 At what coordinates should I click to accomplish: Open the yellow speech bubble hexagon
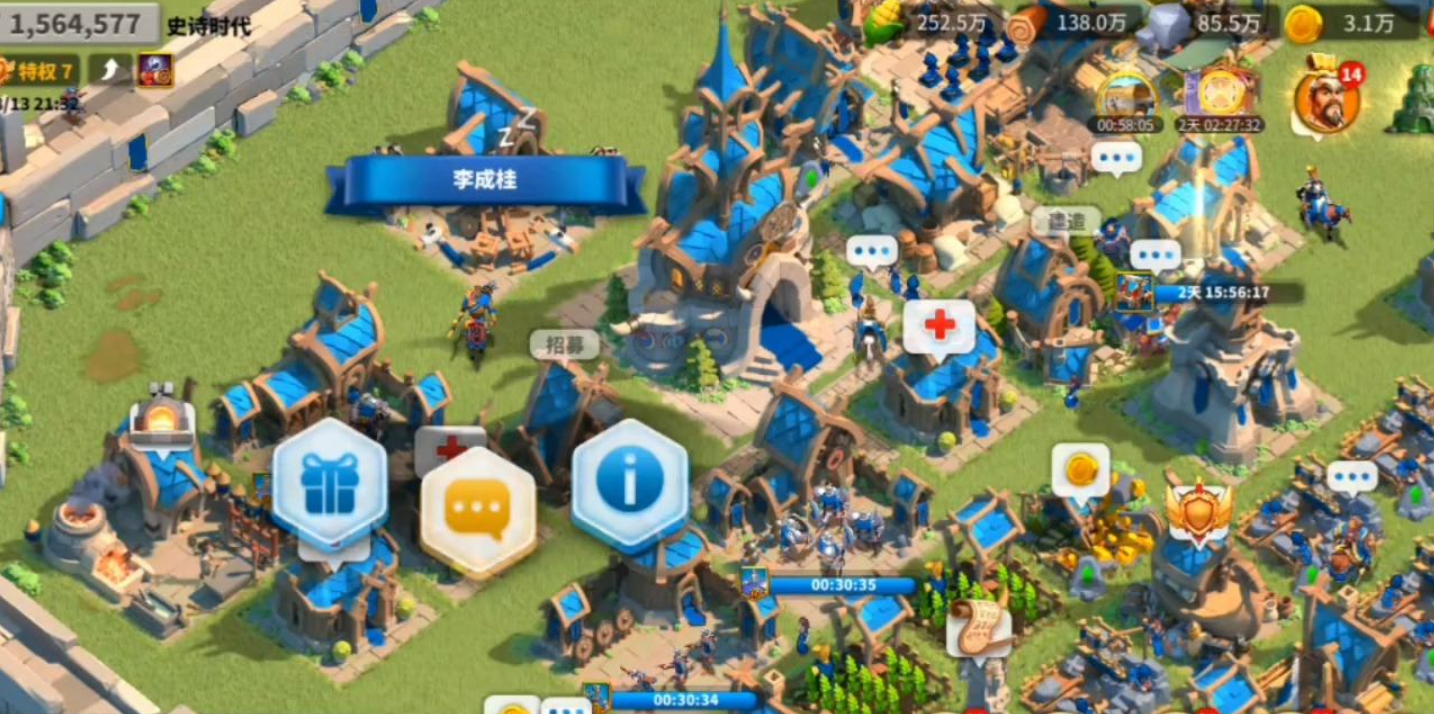tap(477, 510)
